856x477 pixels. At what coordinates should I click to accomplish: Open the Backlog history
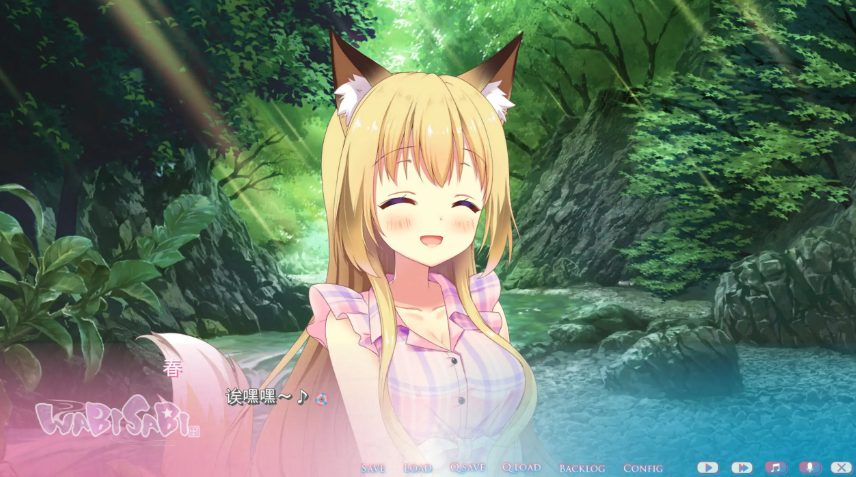tap(582, 467)
